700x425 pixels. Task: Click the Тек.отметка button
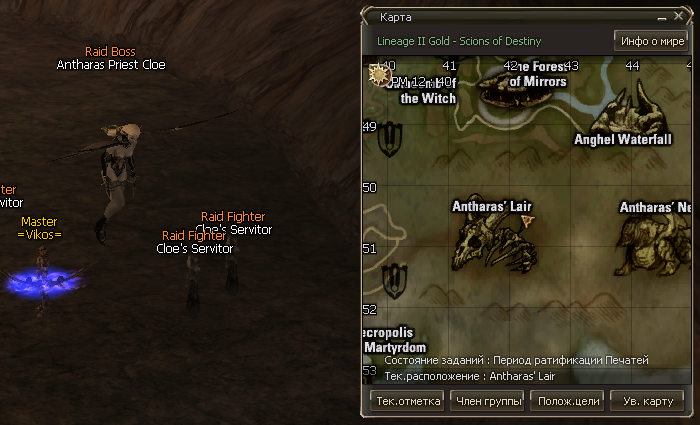point(406,401)
